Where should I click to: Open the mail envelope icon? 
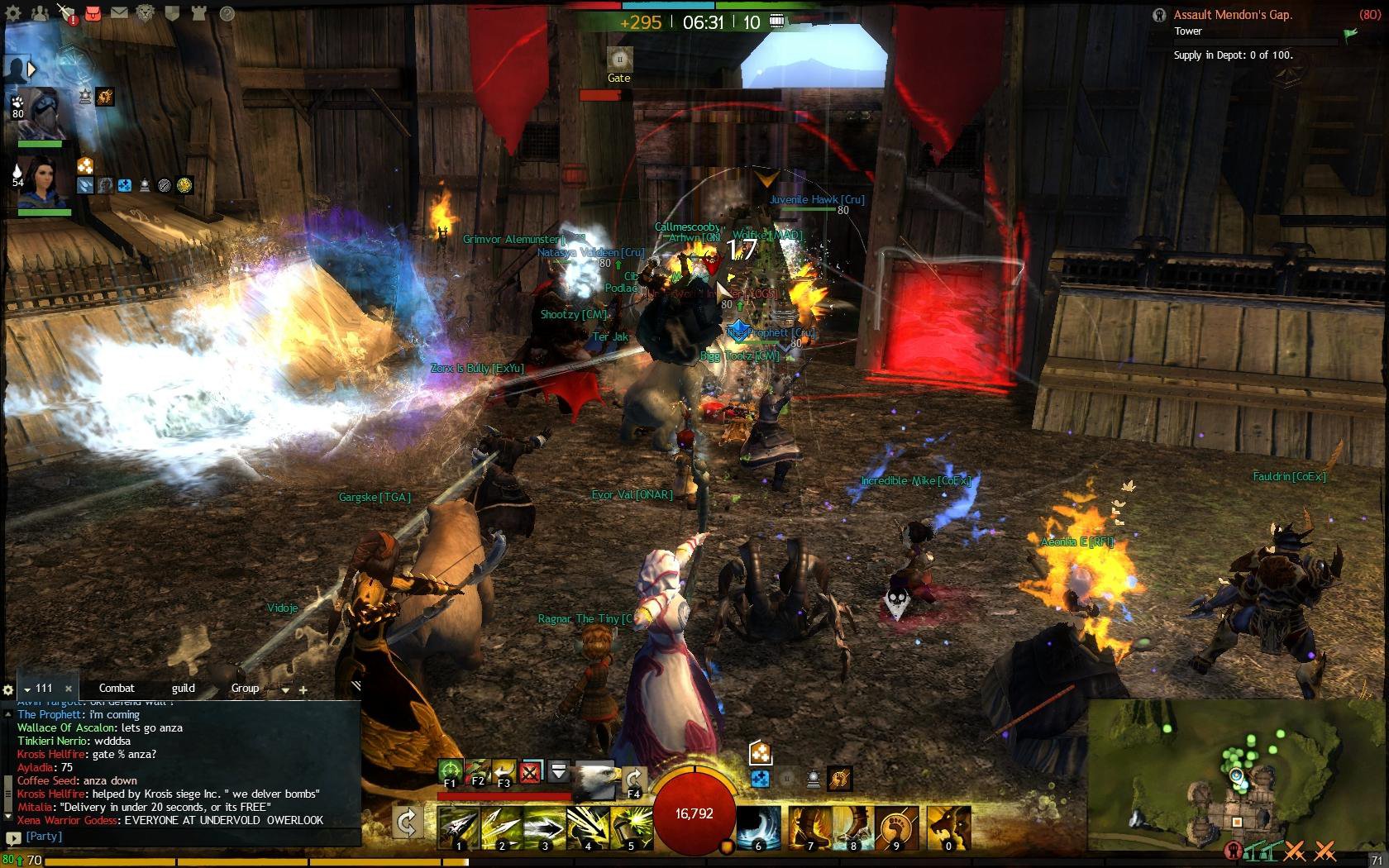pyautogui.click(x=119, y=13)
